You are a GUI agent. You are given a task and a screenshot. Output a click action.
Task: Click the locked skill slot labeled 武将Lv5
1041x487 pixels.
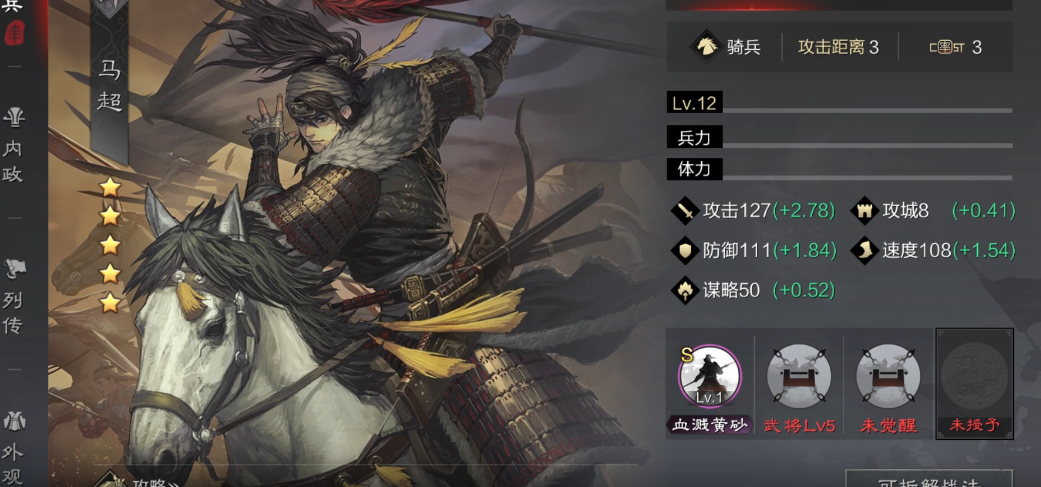pyautogui.click(x=798, y=378)
